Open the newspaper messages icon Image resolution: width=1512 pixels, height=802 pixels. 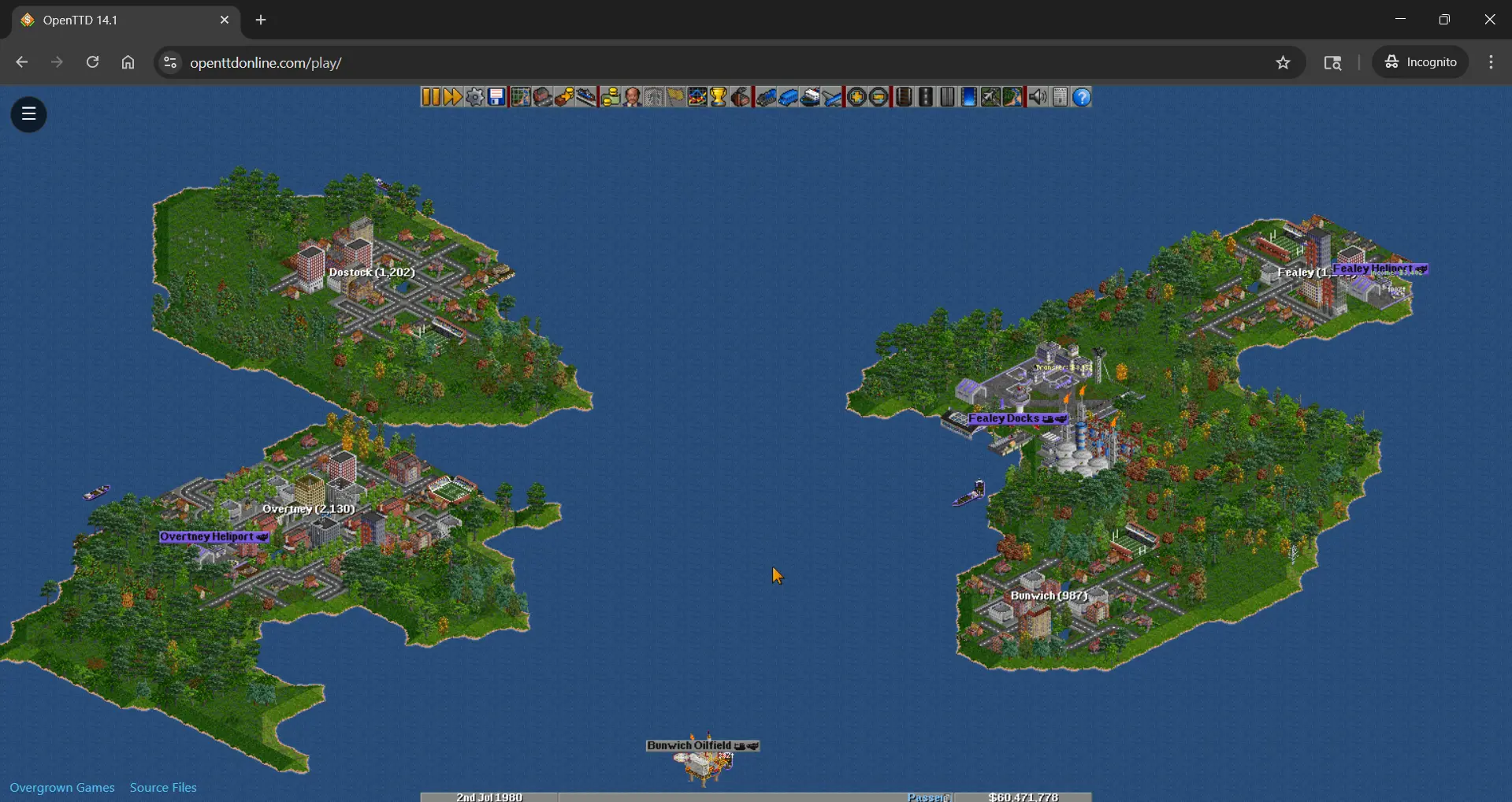click(1060, 96)
